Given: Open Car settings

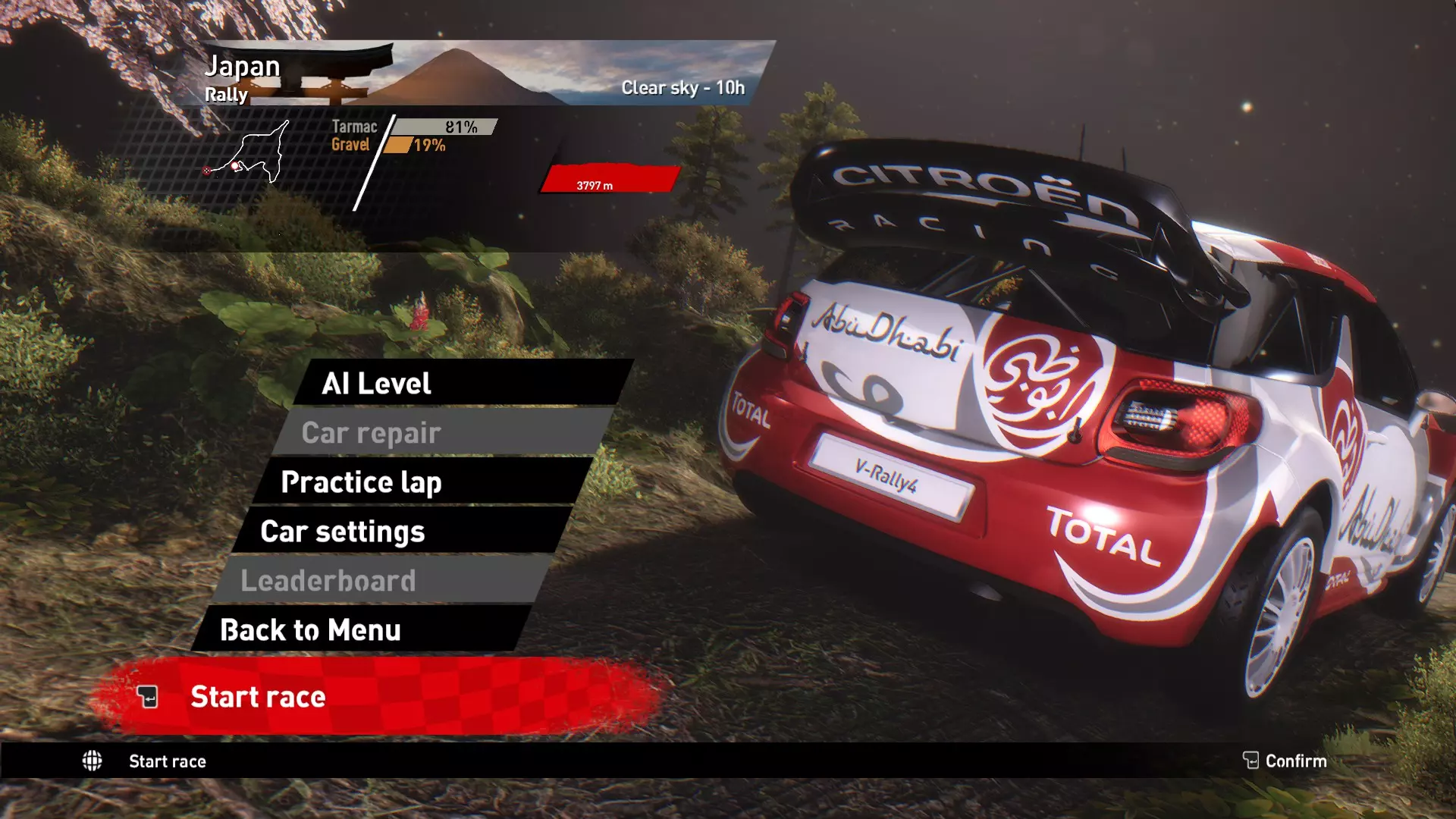Looking at the screenshot, I should (x=402, y=532).
